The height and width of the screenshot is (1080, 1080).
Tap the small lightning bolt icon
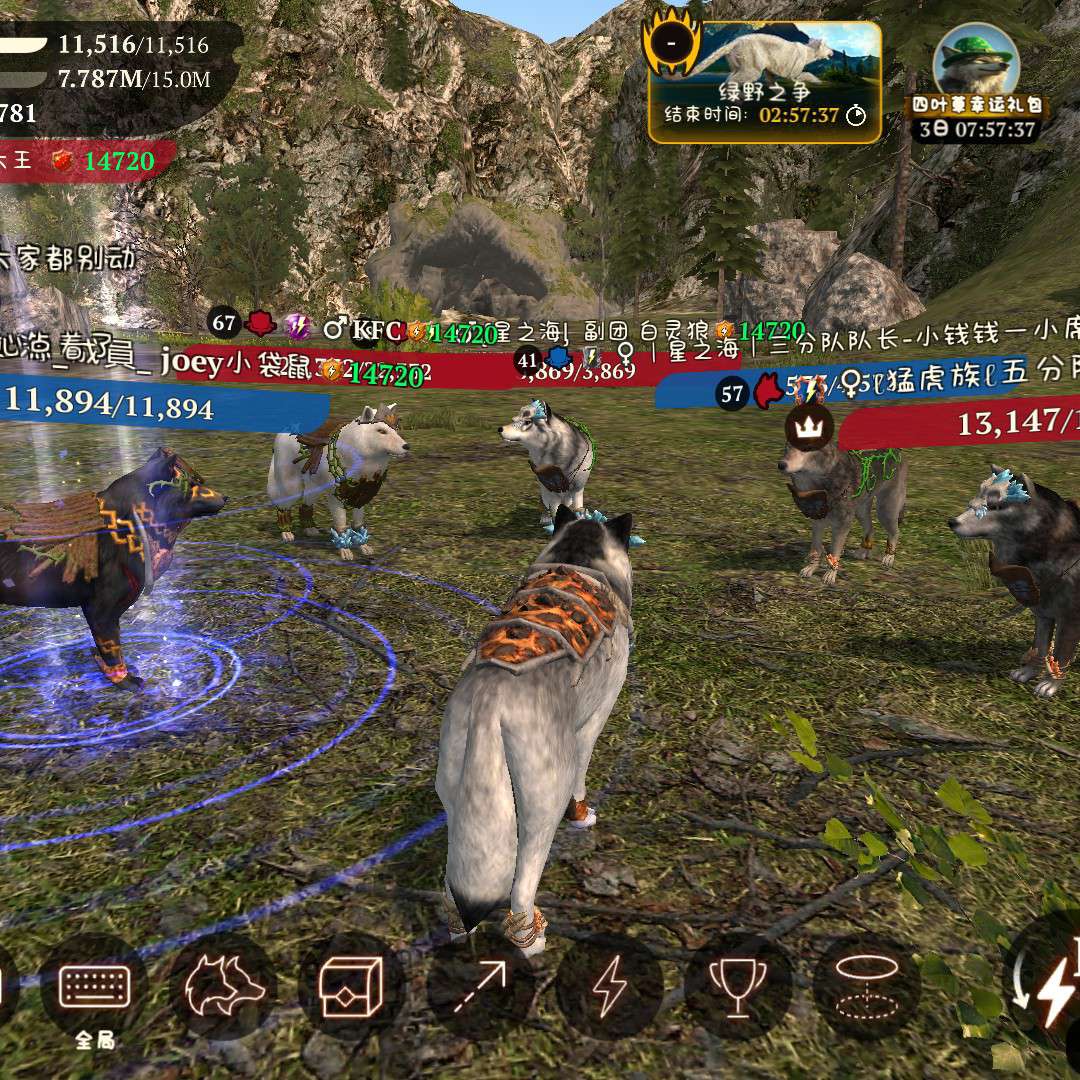(608, 987)
